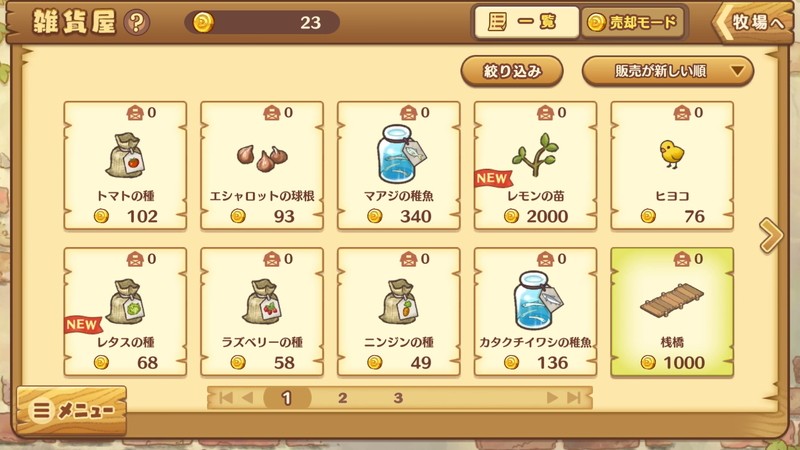This screenshot has height=450, width=800.
Task: Select the レモンの苗 seedling card
Action: pos(535,165)
